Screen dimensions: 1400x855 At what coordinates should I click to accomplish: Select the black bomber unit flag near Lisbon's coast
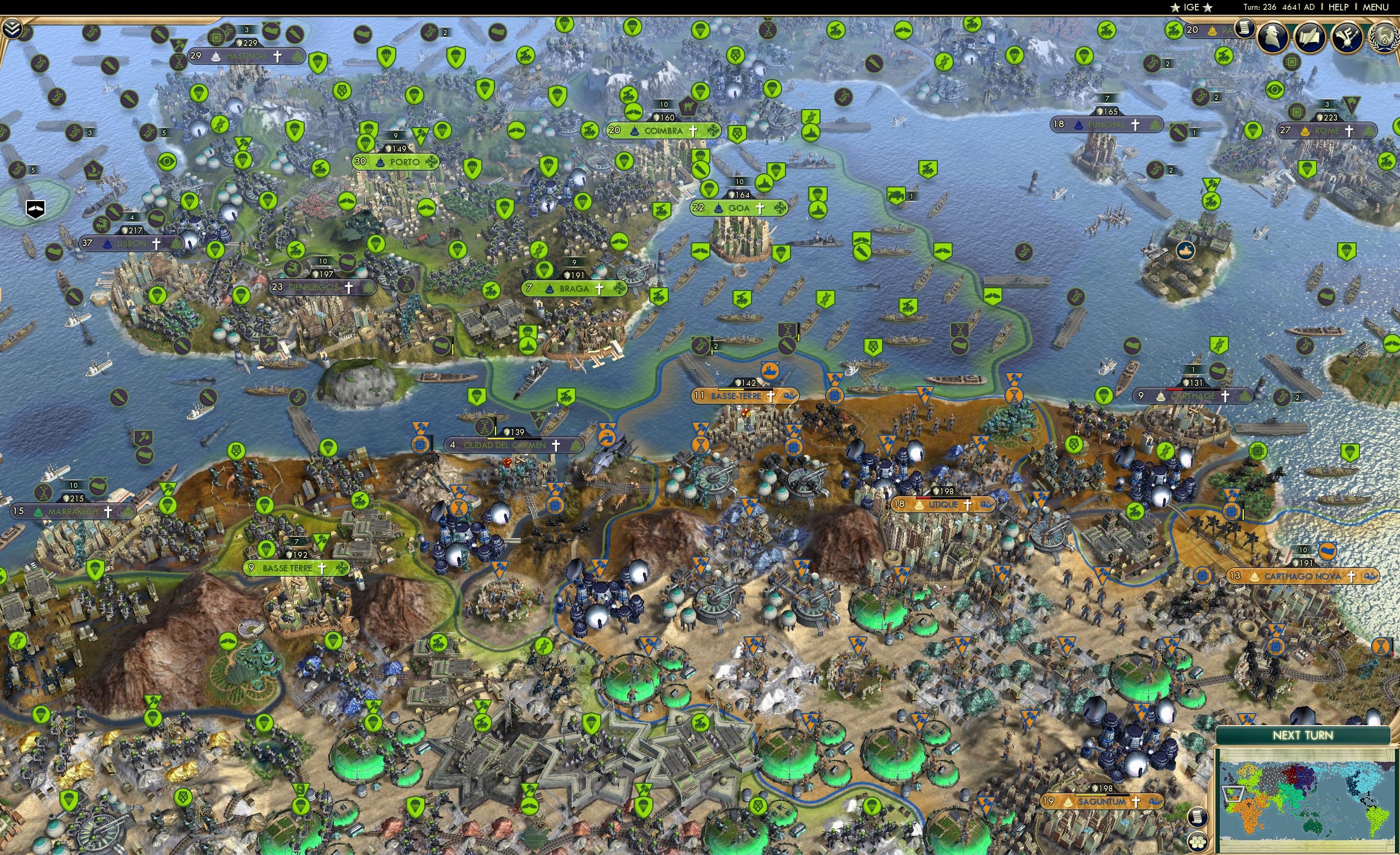coord(35,209)
